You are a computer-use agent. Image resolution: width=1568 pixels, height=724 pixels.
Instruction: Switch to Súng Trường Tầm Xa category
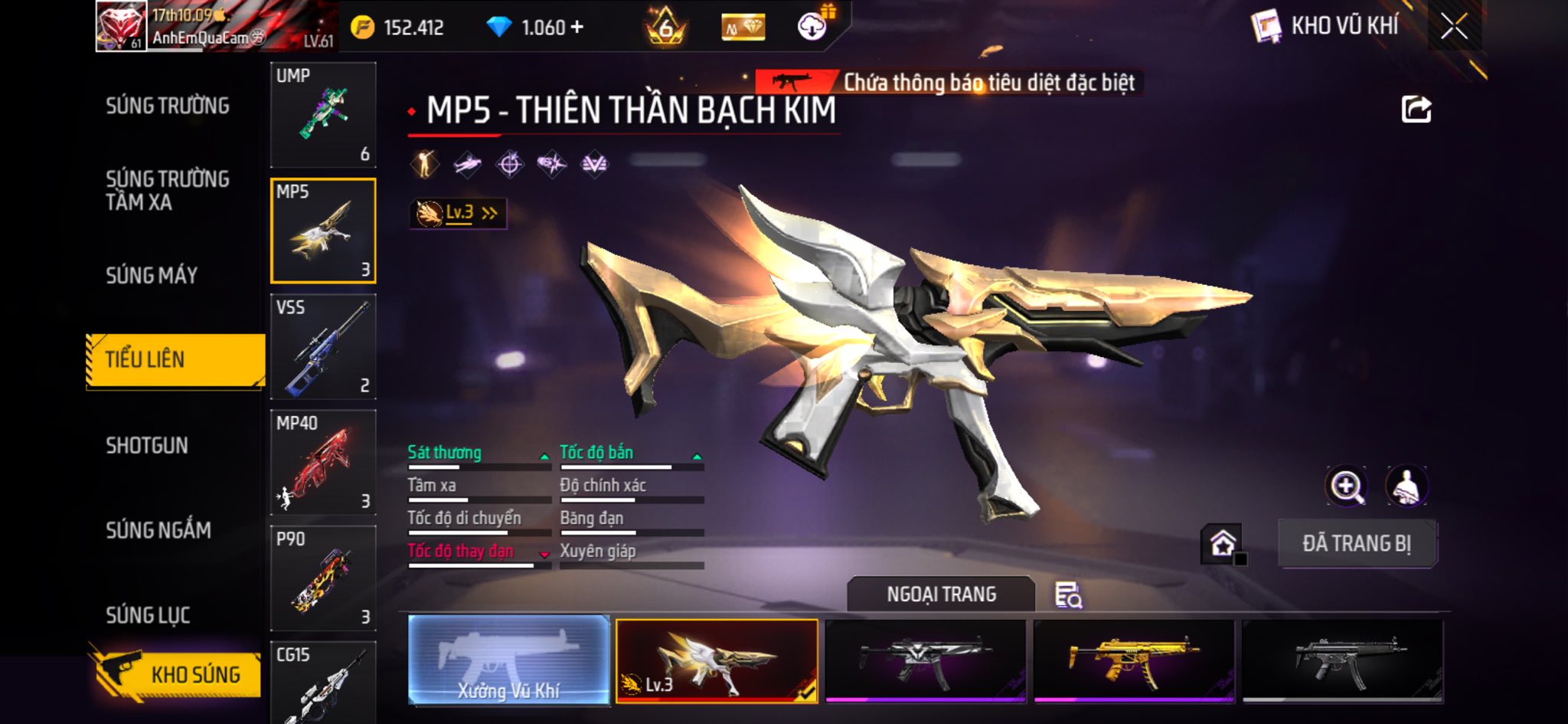click(168, 191)
